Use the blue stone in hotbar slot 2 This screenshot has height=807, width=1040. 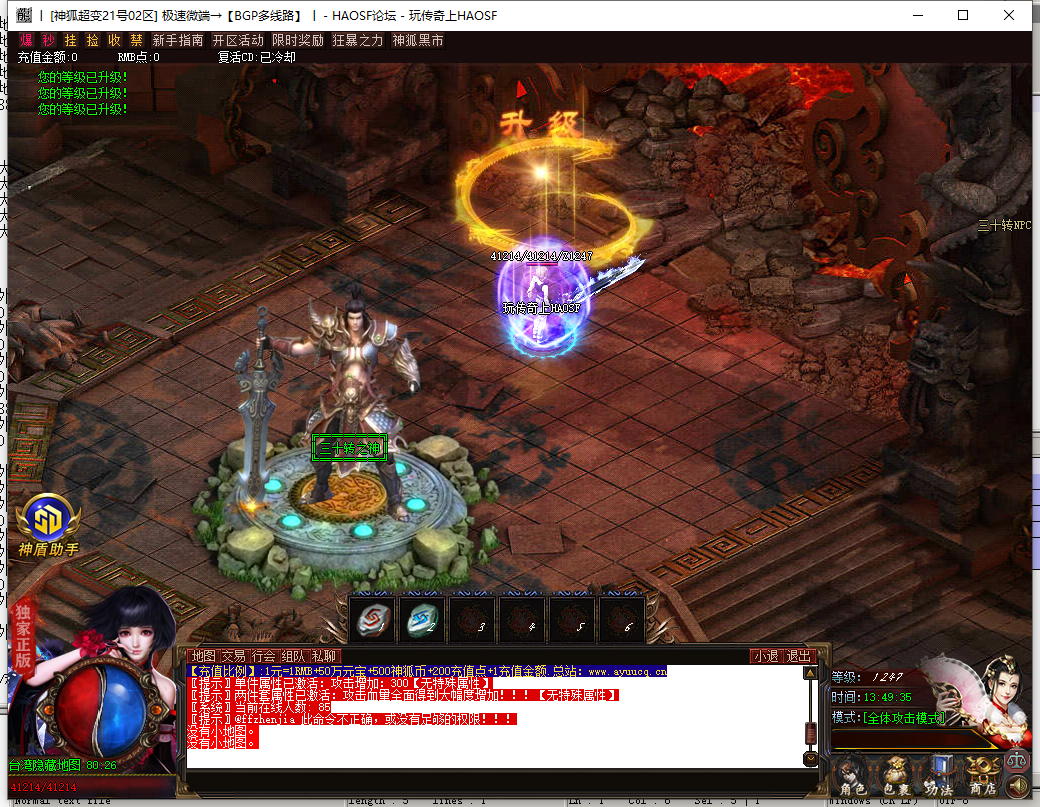click(x=423, y=622)
